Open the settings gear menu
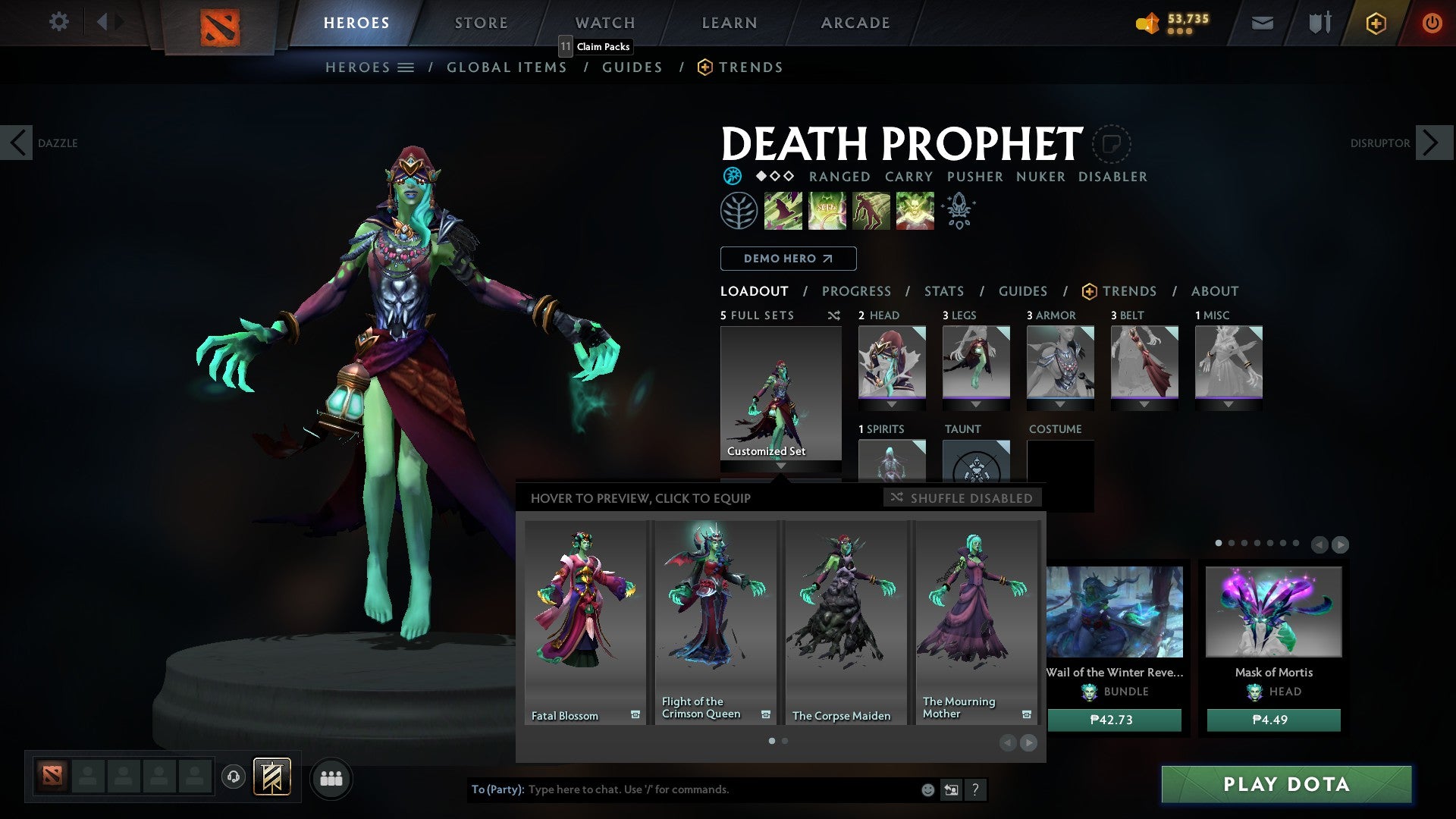This screenshot has width=1456, height=819. (59, 22)
